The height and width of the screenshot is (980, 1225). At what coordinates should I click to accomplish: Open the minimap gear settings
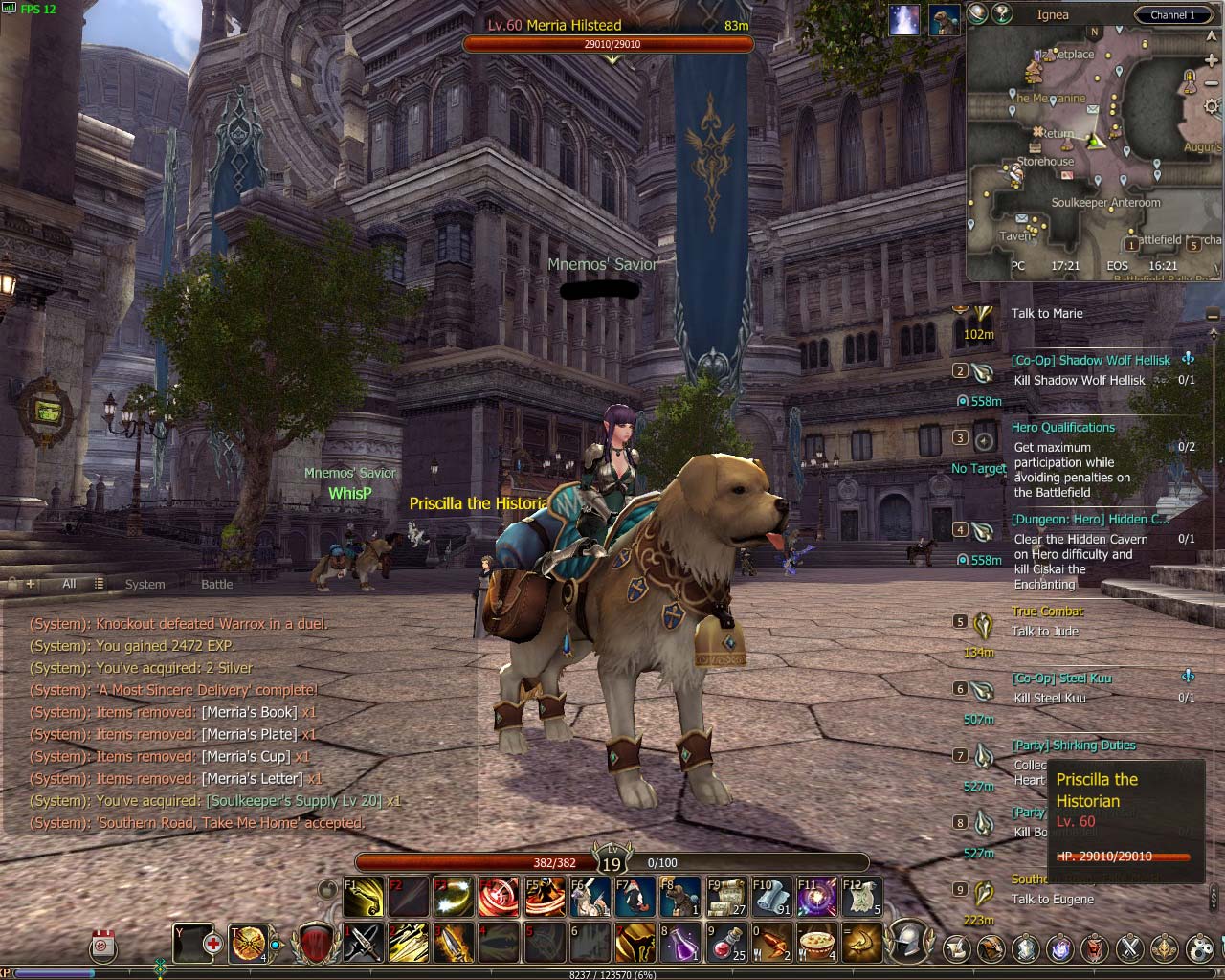(x=1212, y=106)
